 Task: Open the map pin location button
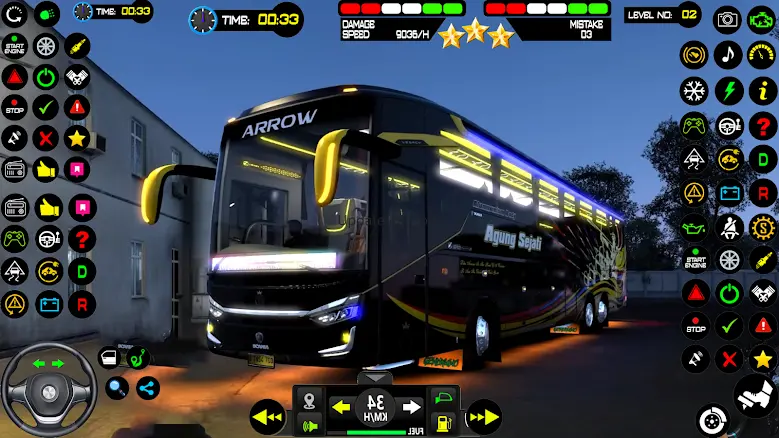click(312, 399)
